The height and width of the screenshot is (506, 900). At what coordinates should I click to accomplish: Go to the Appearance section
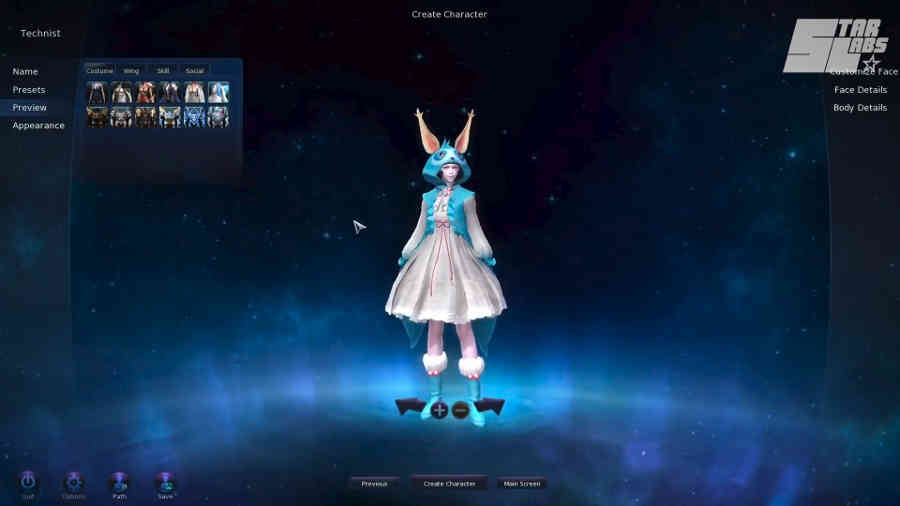pos(38,126)
